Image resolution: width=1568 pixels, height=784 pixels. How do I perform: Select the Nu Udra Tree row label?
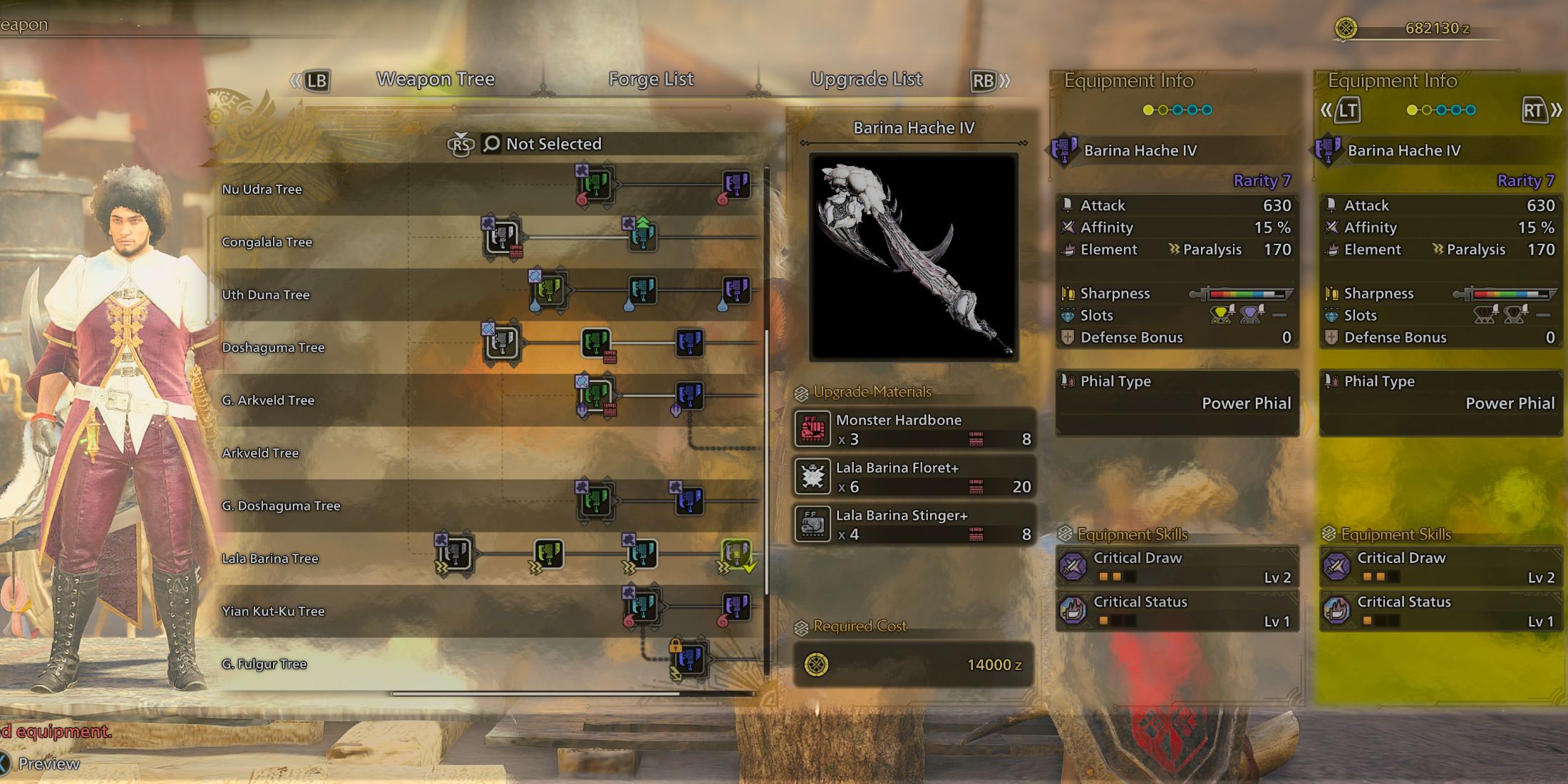tap(262, 190)
